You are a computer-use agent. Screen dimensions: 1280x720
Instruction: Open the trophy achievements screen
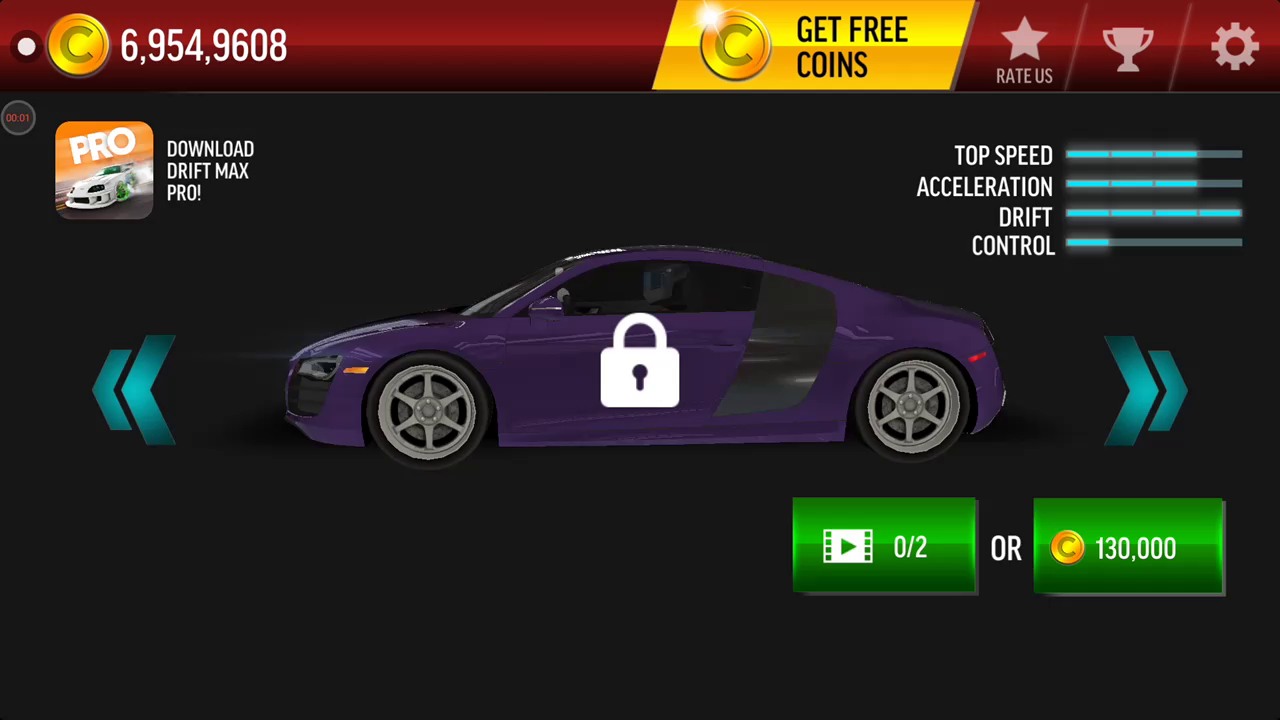(1127, 47)
